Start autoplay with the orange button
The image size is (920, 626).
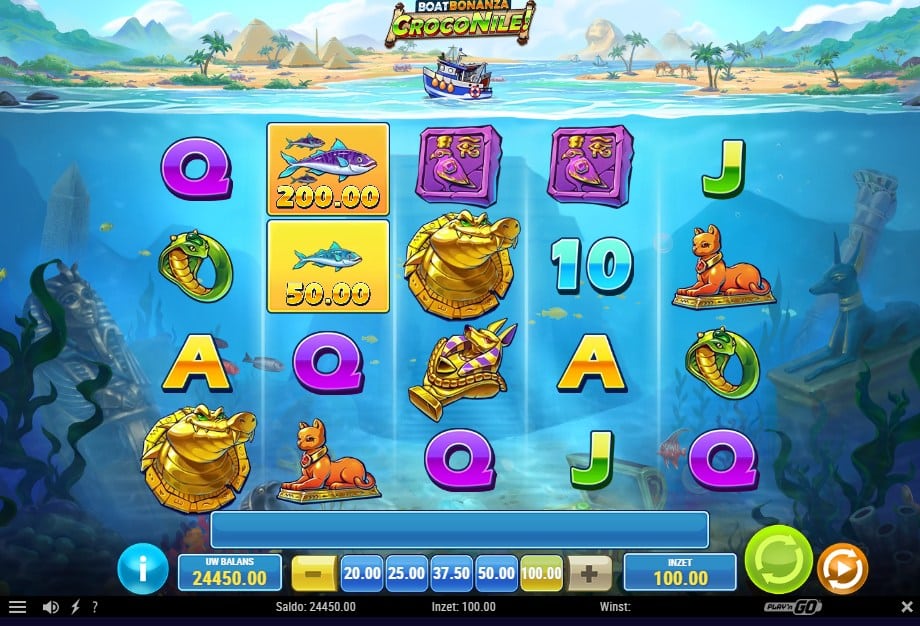pos(842,569)
